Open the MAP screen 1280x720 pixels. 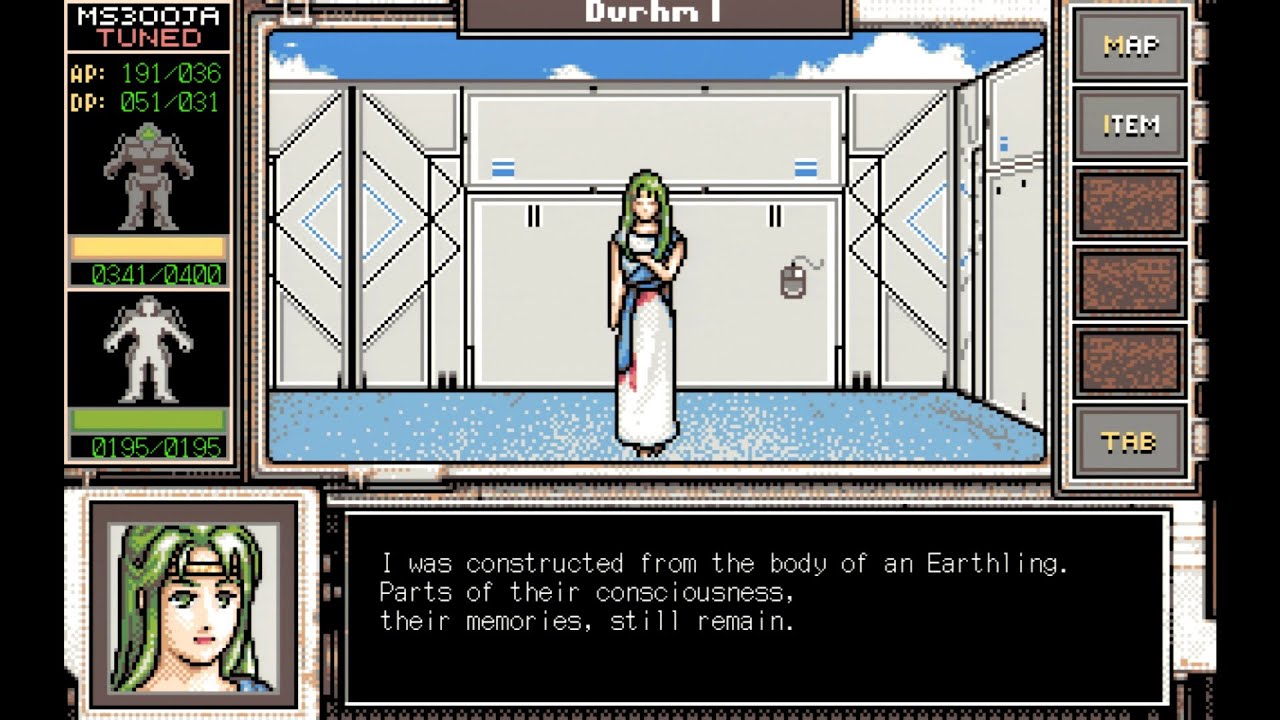[x=1130, y=46]
